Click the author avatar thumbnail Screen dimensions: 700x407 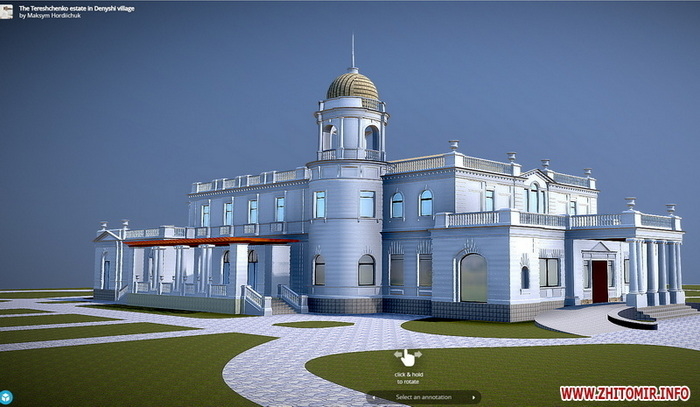click(x=8, y=10)
